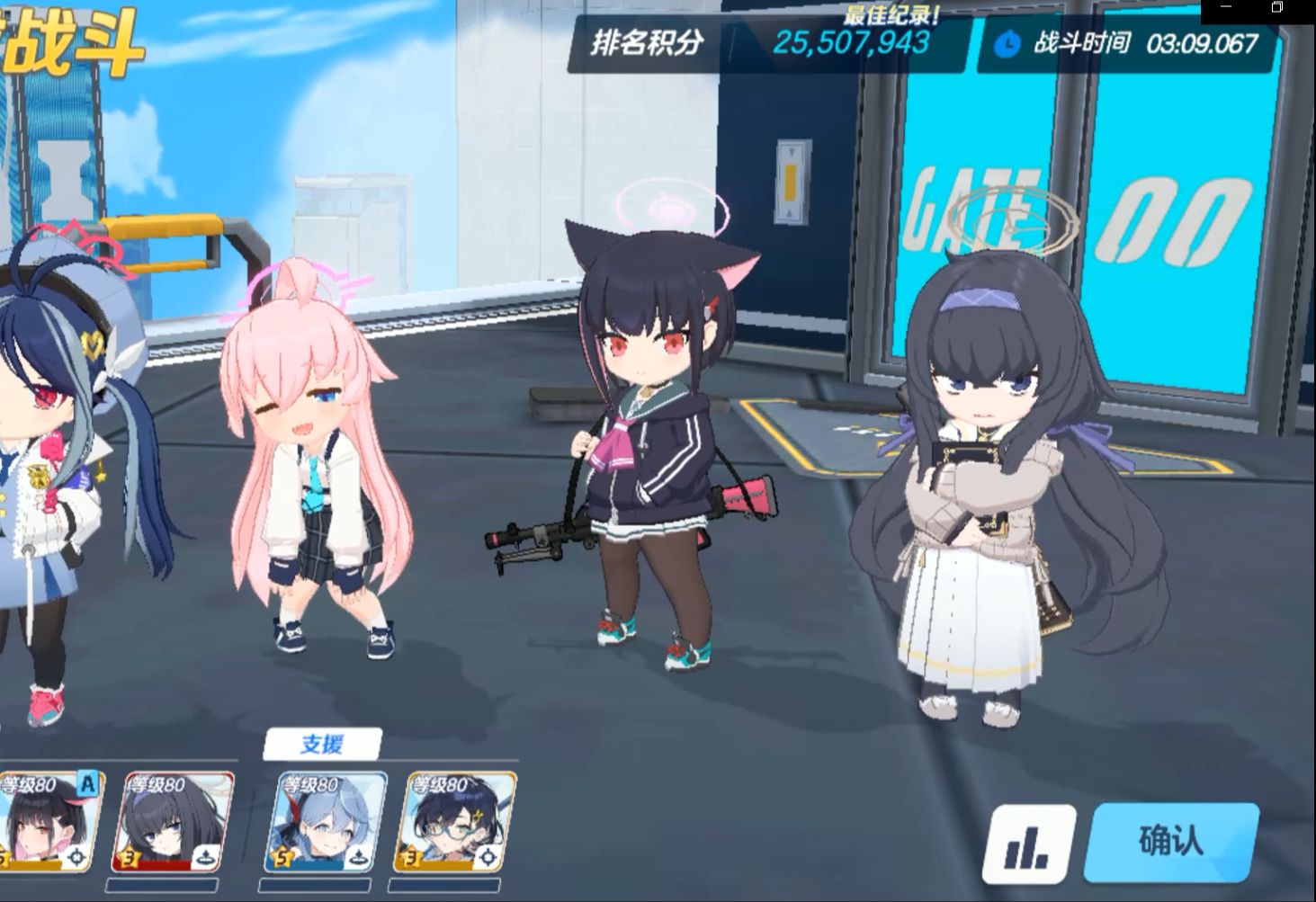
Task: Select the long black-haired student portrait
Action: (x=173, y=821)
